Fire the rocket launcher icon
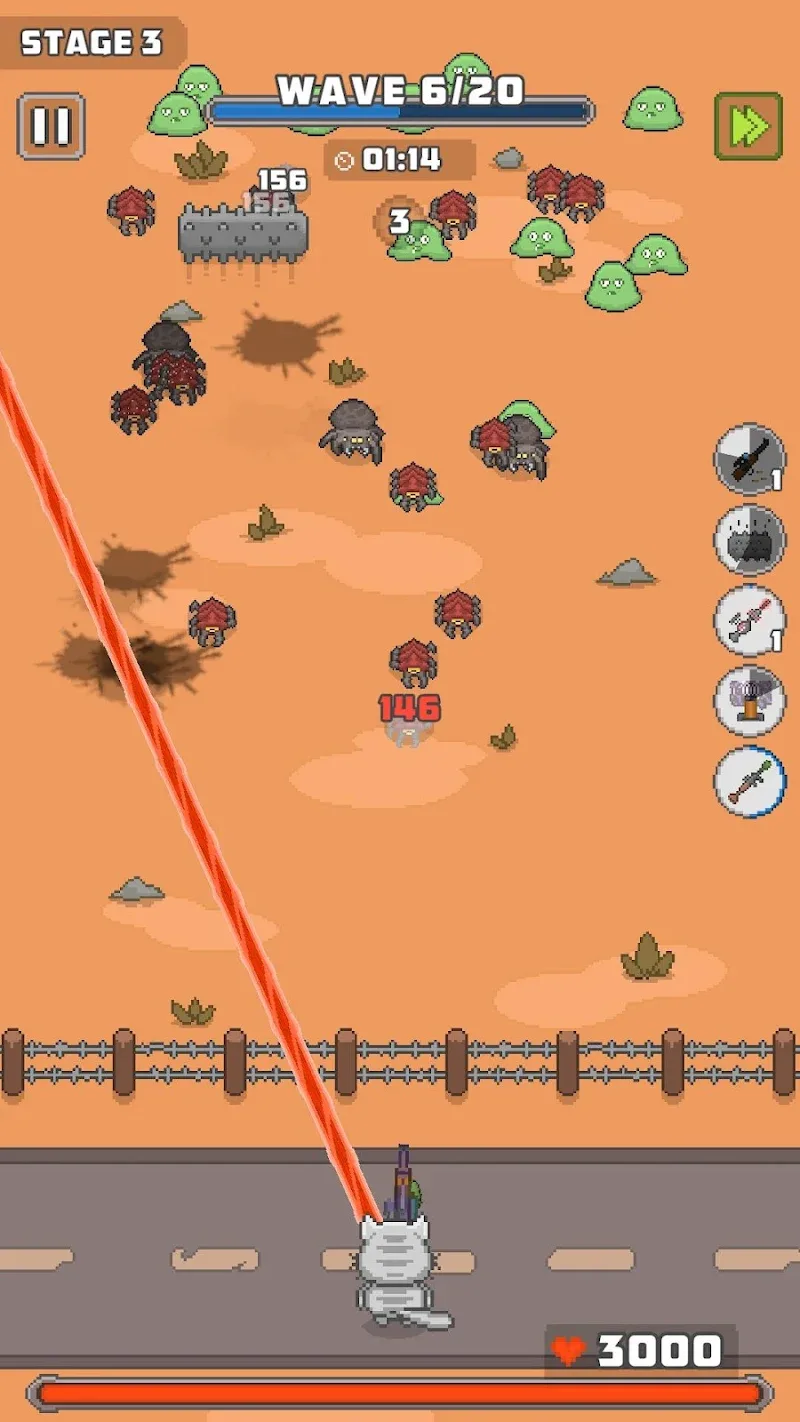Screen dimensions: 800x1422 pyautogui.click(x=749, y=781)
